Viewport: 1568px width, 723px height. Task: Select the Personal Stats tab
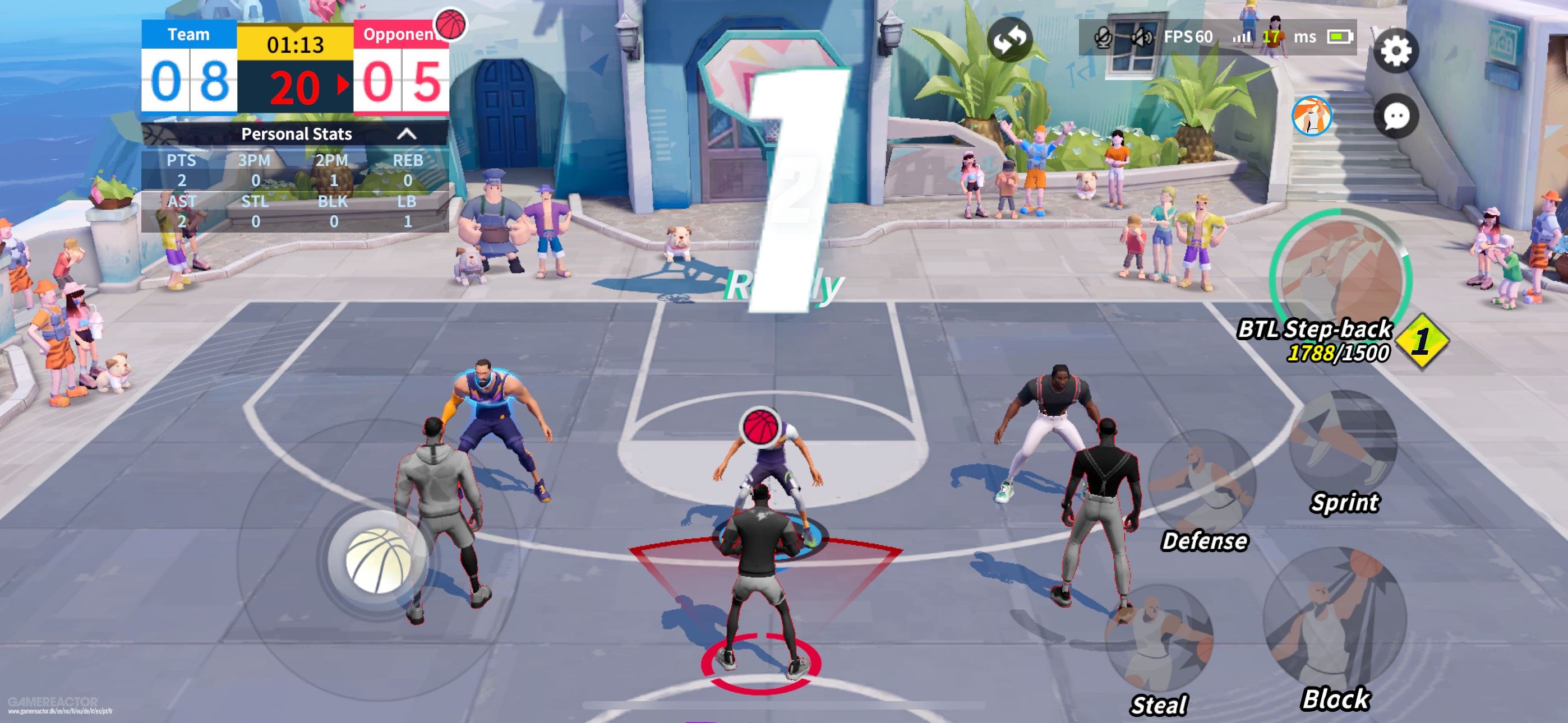pos(297,135)
